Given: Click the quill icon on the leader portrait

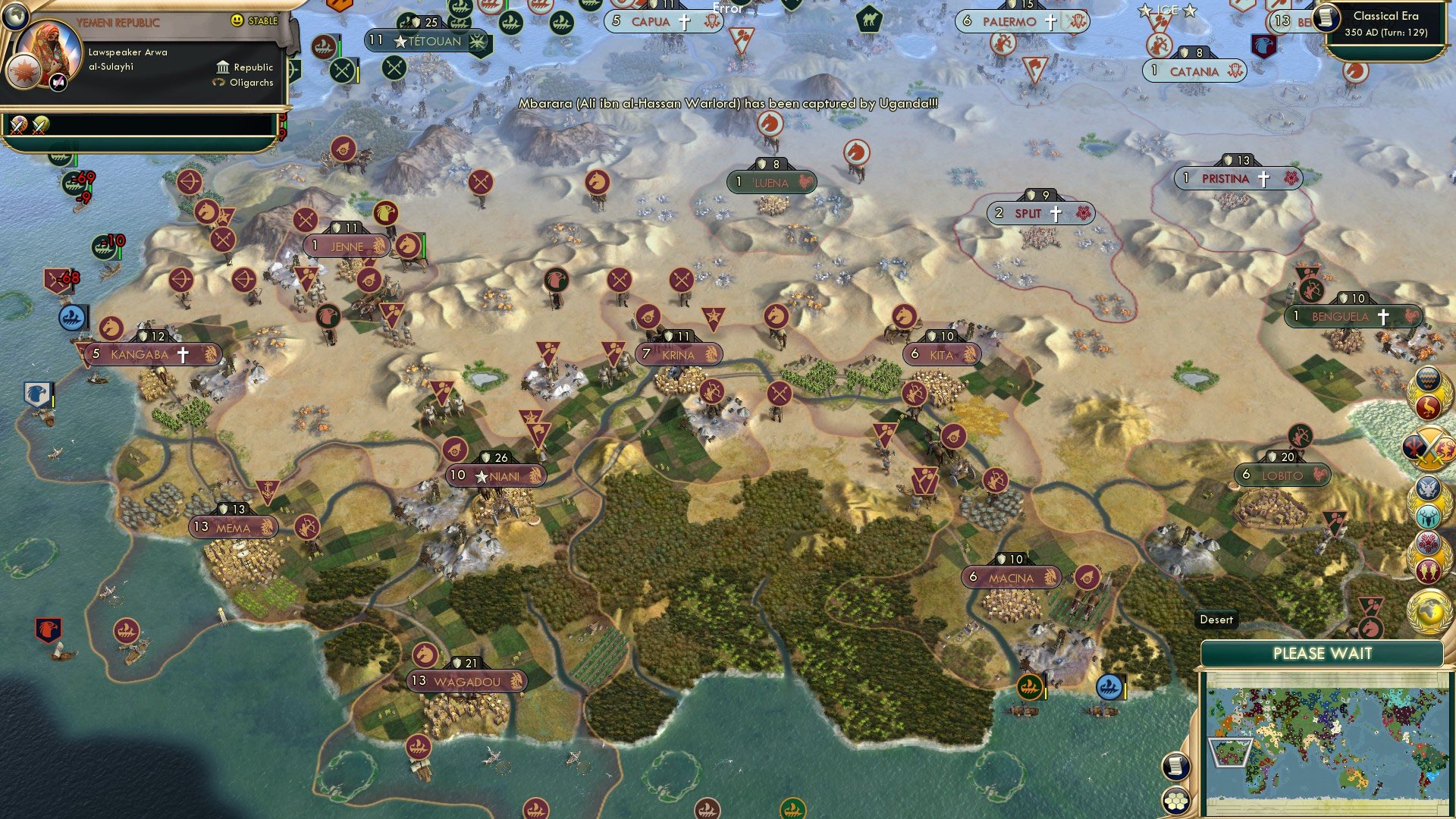Looking at the screenshot, I should [x=58, y=83].
